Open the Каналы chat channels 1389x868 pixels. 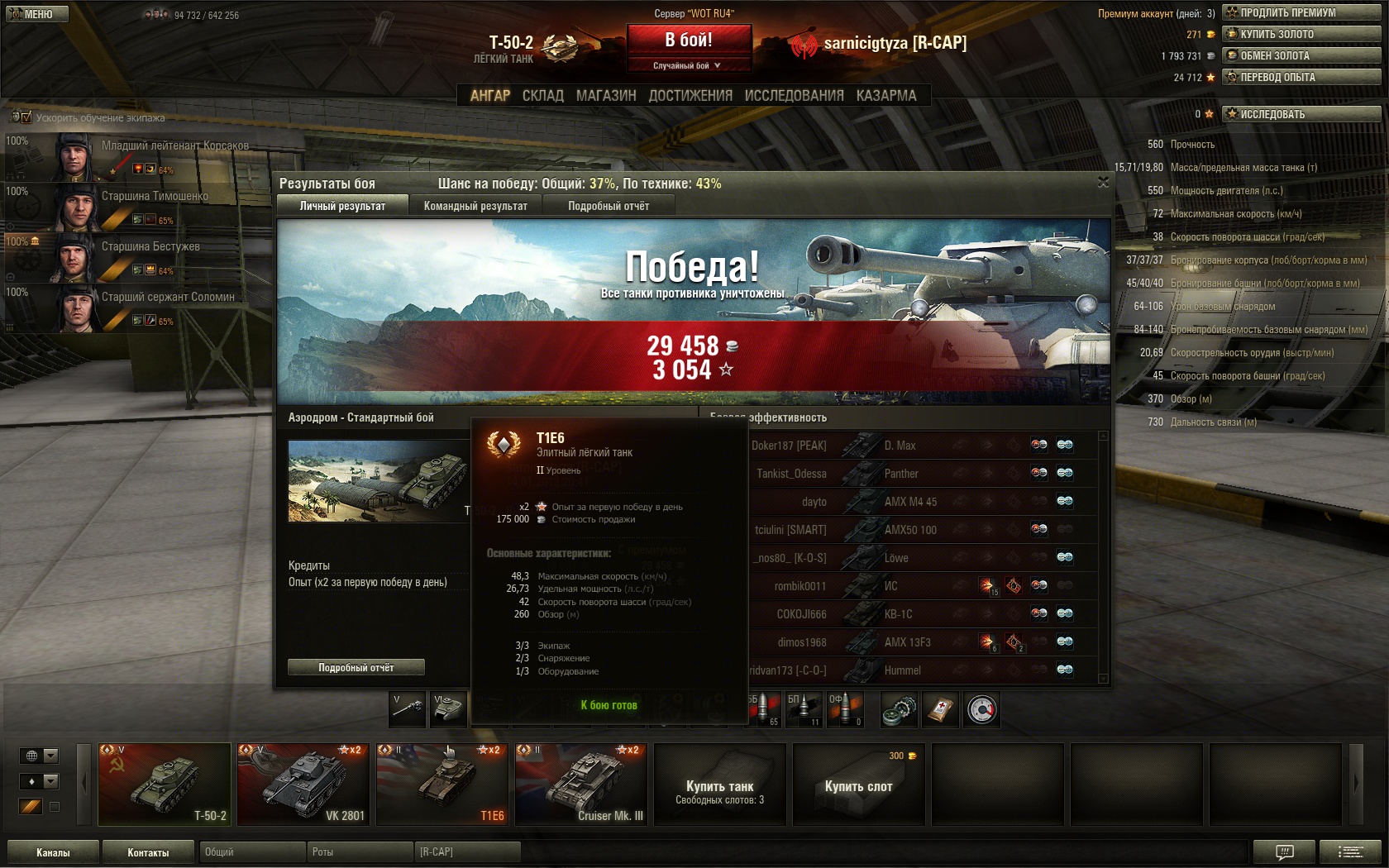53,852
